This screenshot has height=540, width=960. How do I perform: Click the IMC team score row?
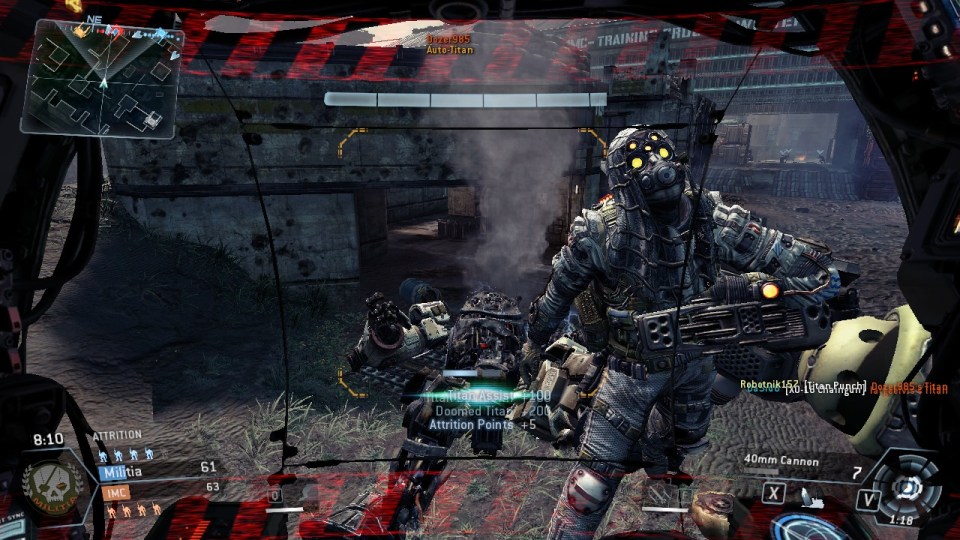point(158,489)
